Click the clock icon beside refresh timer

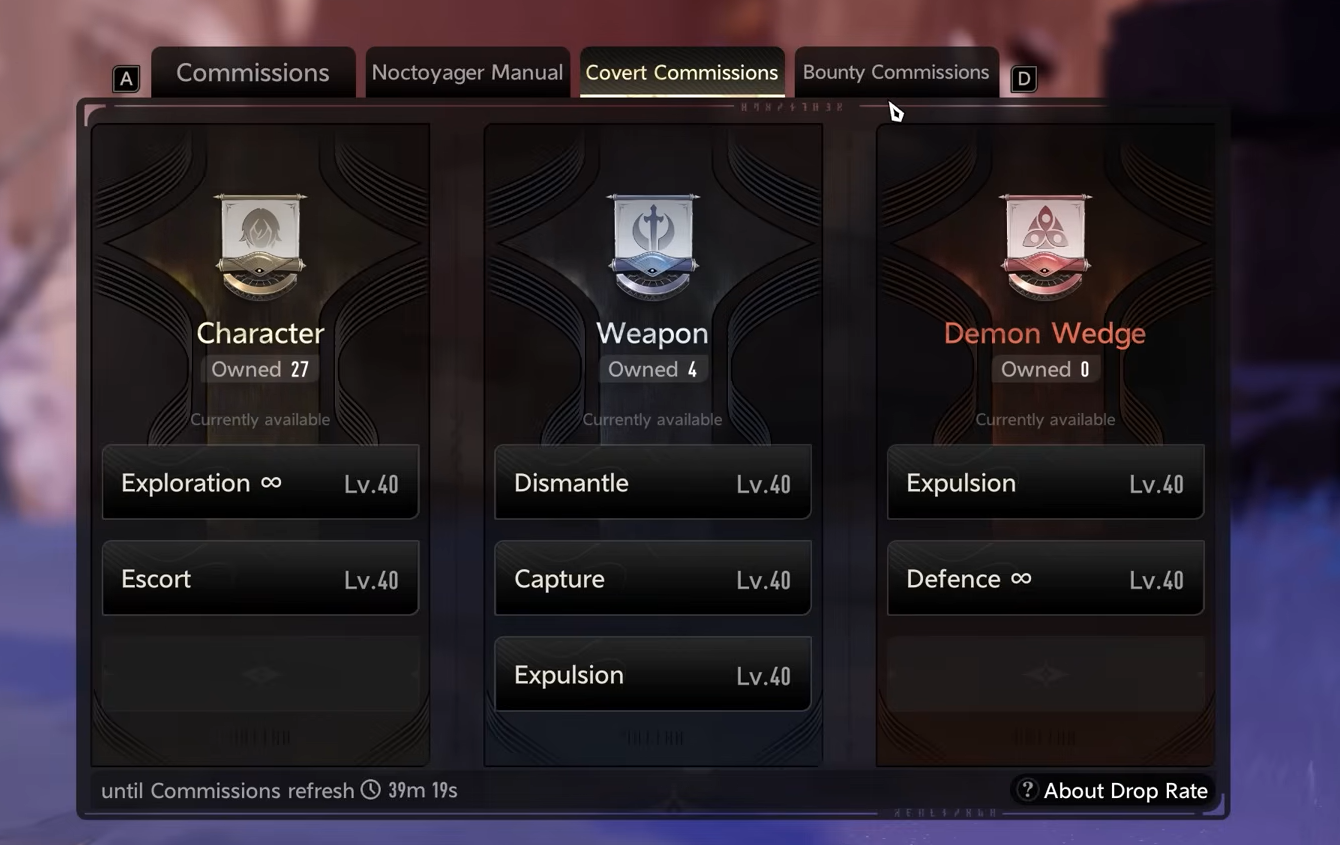pyautogui.click(x=371, y=790)
